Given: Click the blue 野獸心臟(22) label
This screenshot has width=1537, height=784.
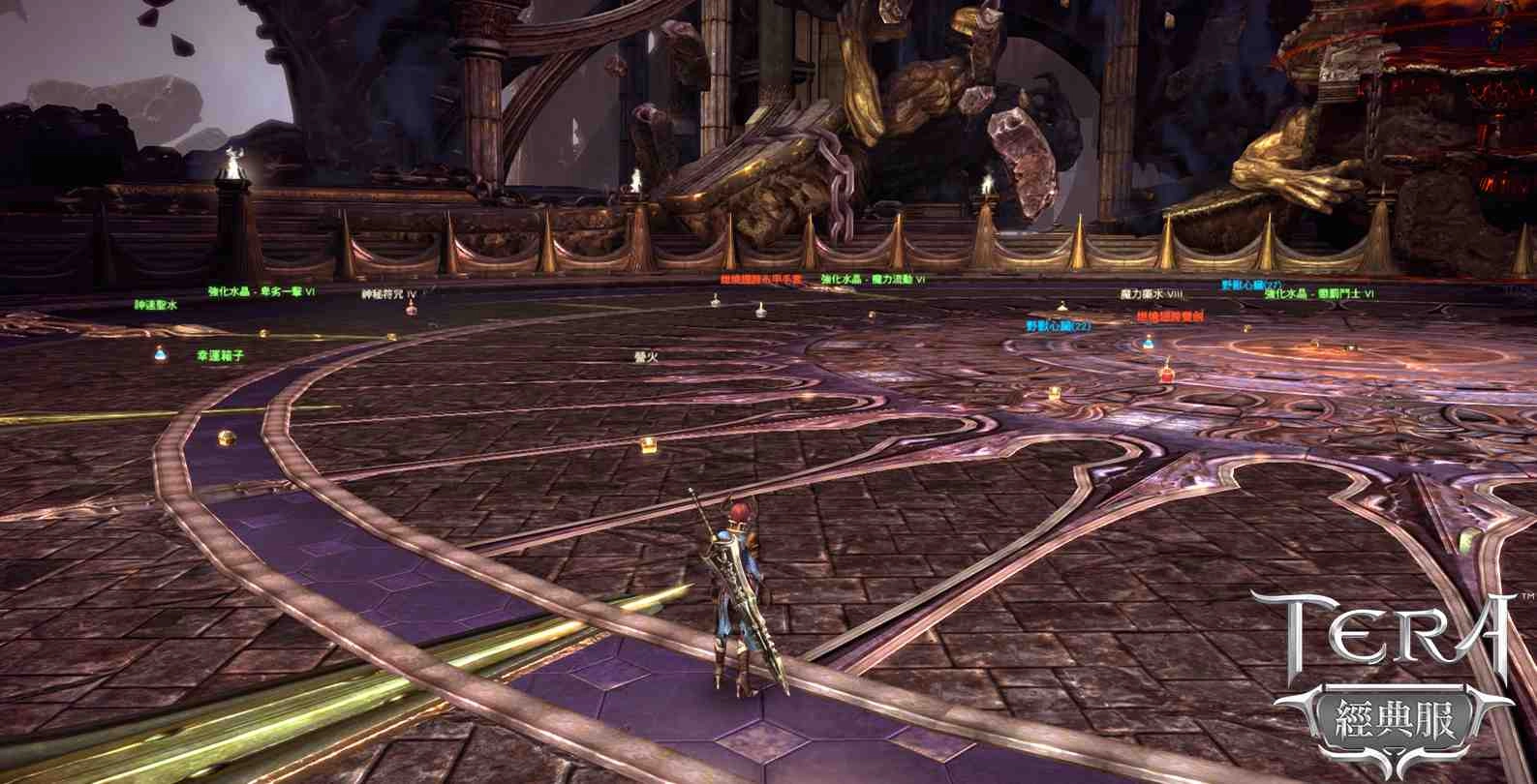Looking at the screenshot, I should click(x=1060, y=327).
